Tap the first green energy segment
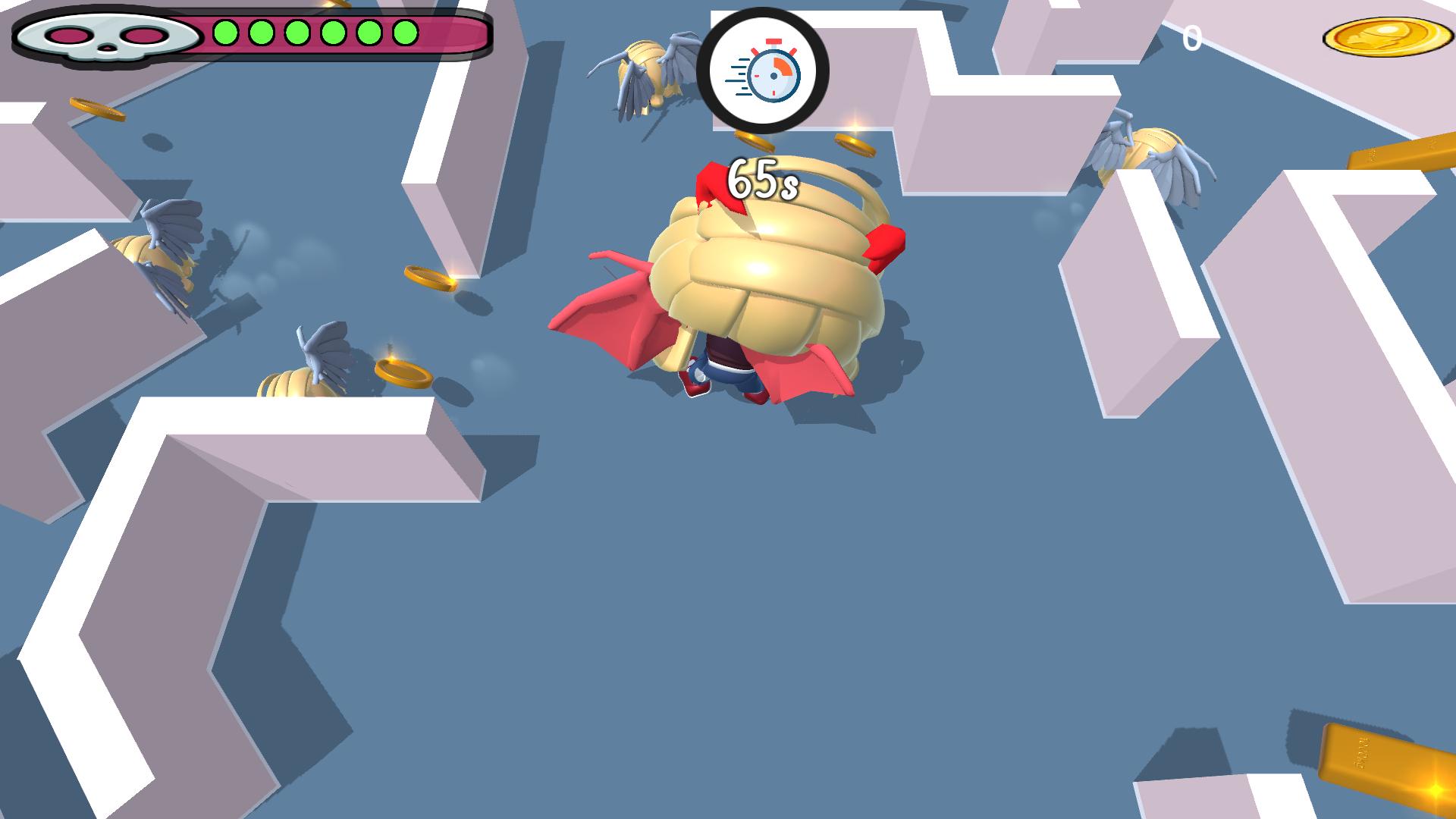This screenshot has height=819, width=1456. click(x=224, y=34)
